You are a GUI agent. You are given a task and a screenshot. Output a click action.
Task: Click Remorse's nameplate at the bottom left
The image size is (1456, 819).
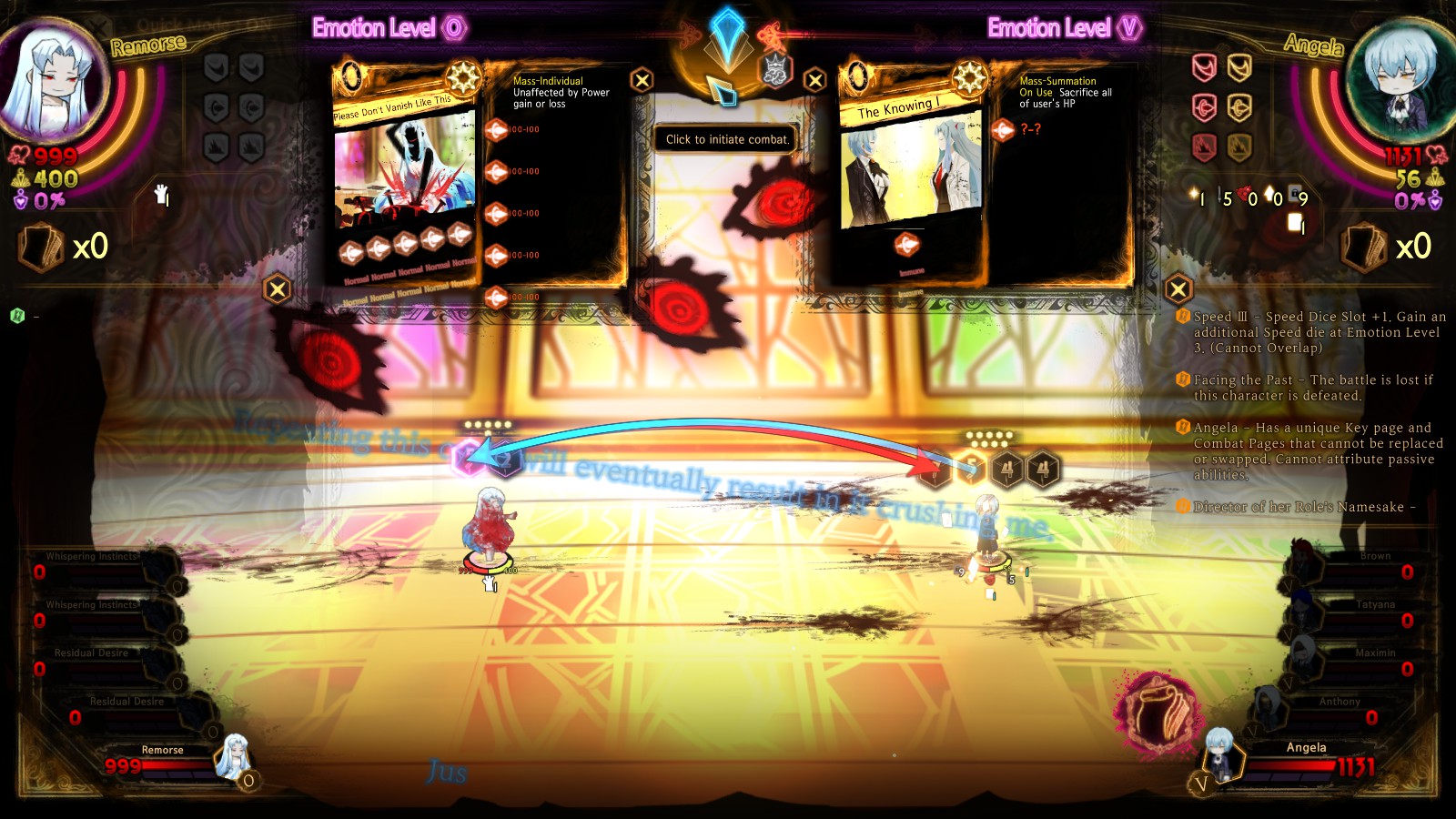click(162, 751)
